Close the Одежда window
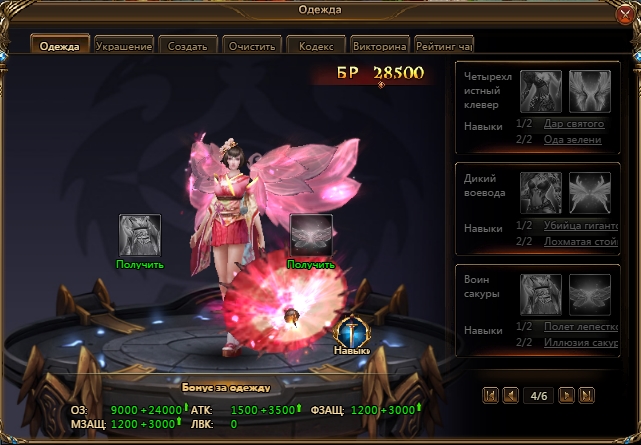 (625, 13)
